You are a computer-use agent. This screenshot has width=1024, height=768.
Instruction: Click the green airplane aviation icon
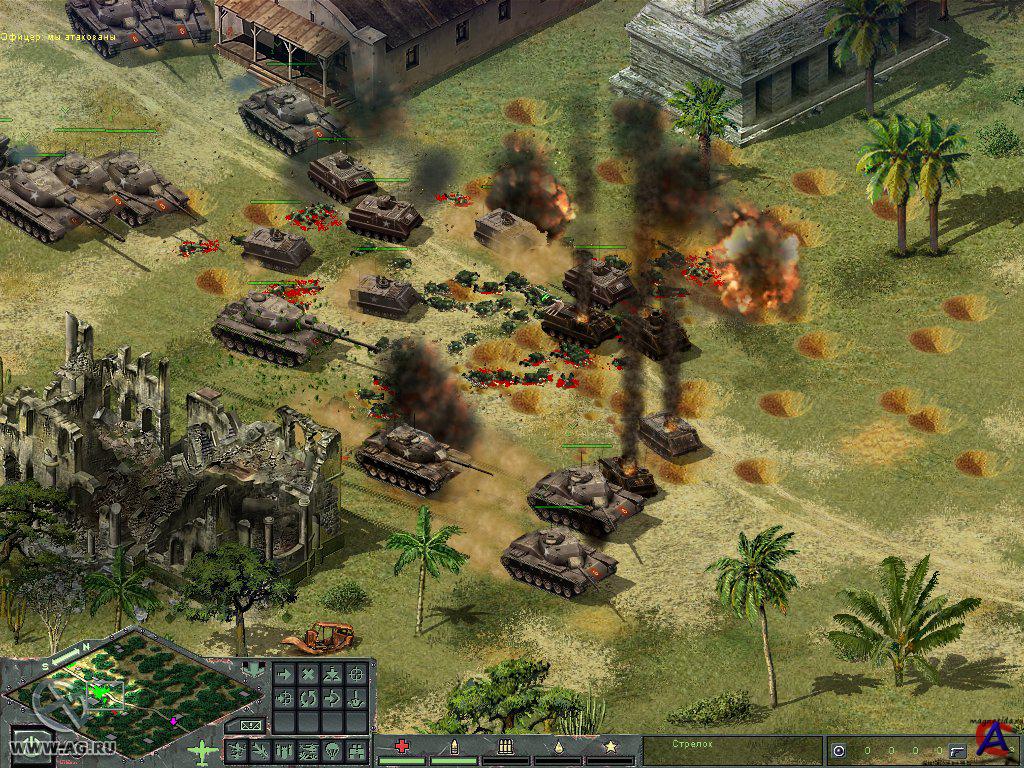(x=204, y=750)
